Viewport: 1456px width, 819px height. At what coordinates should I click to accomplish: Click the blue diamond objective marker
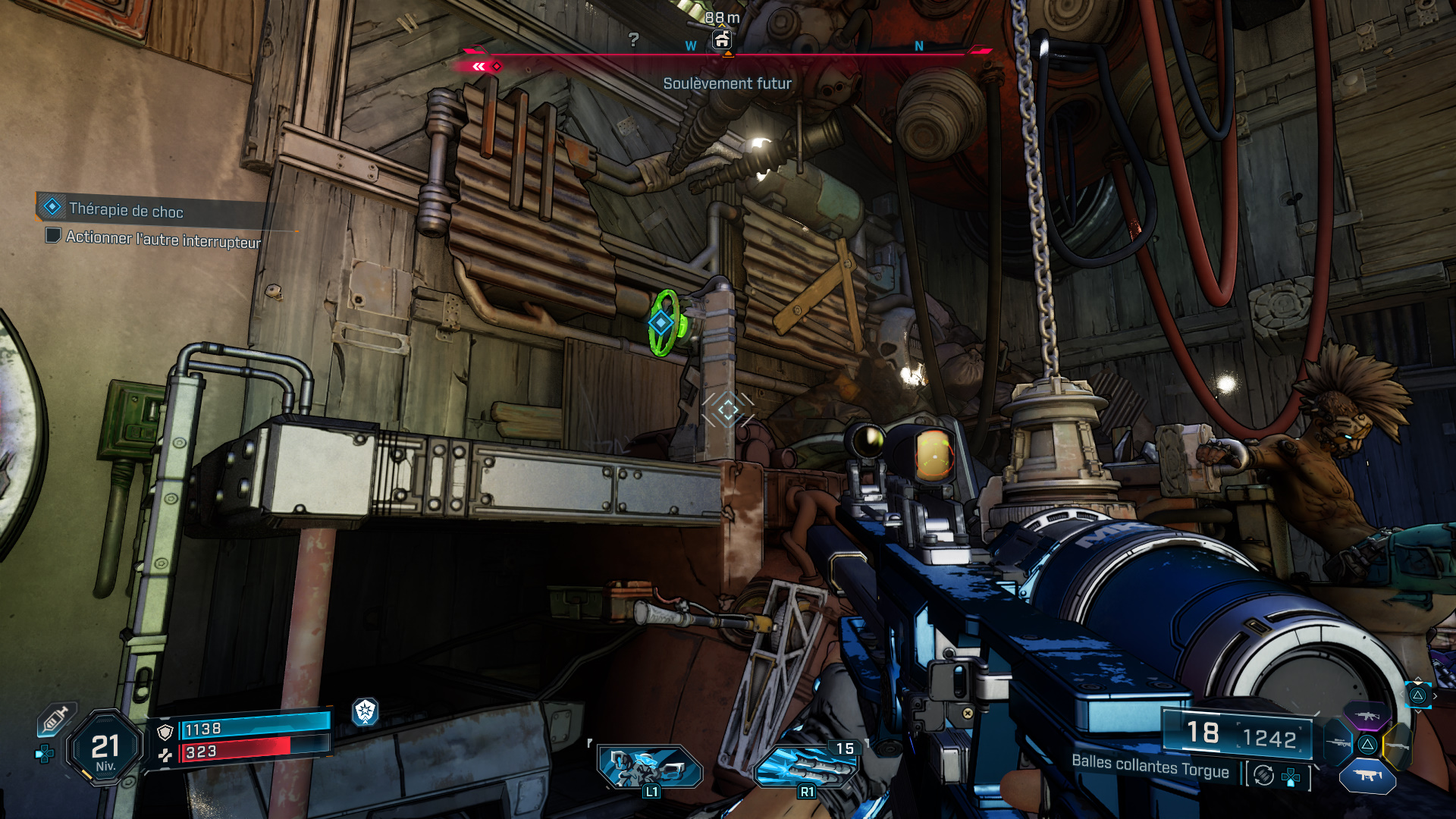661,323
